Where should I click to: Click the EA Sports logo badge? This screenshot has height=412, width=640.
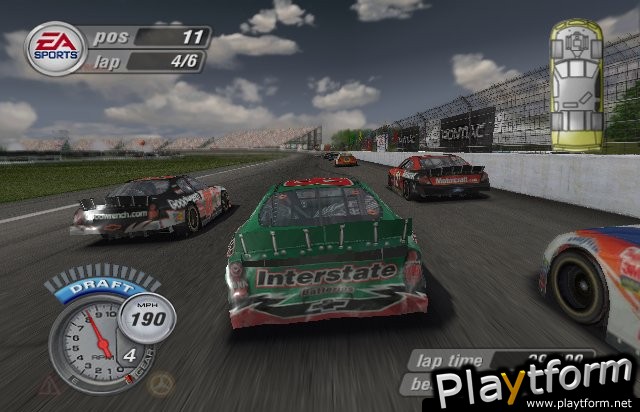(56, 49)
